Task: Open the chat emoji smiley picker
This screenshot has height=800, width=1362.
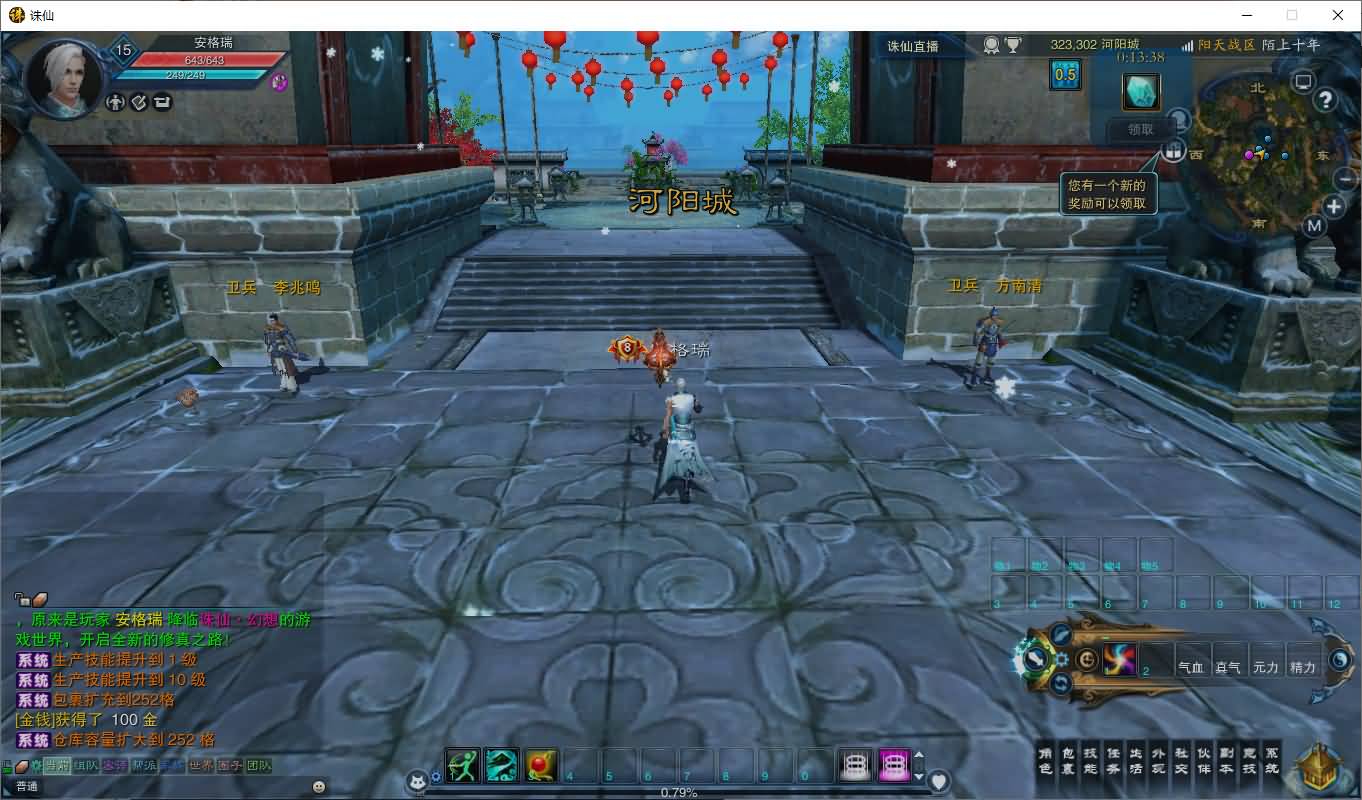Action: 319,786
